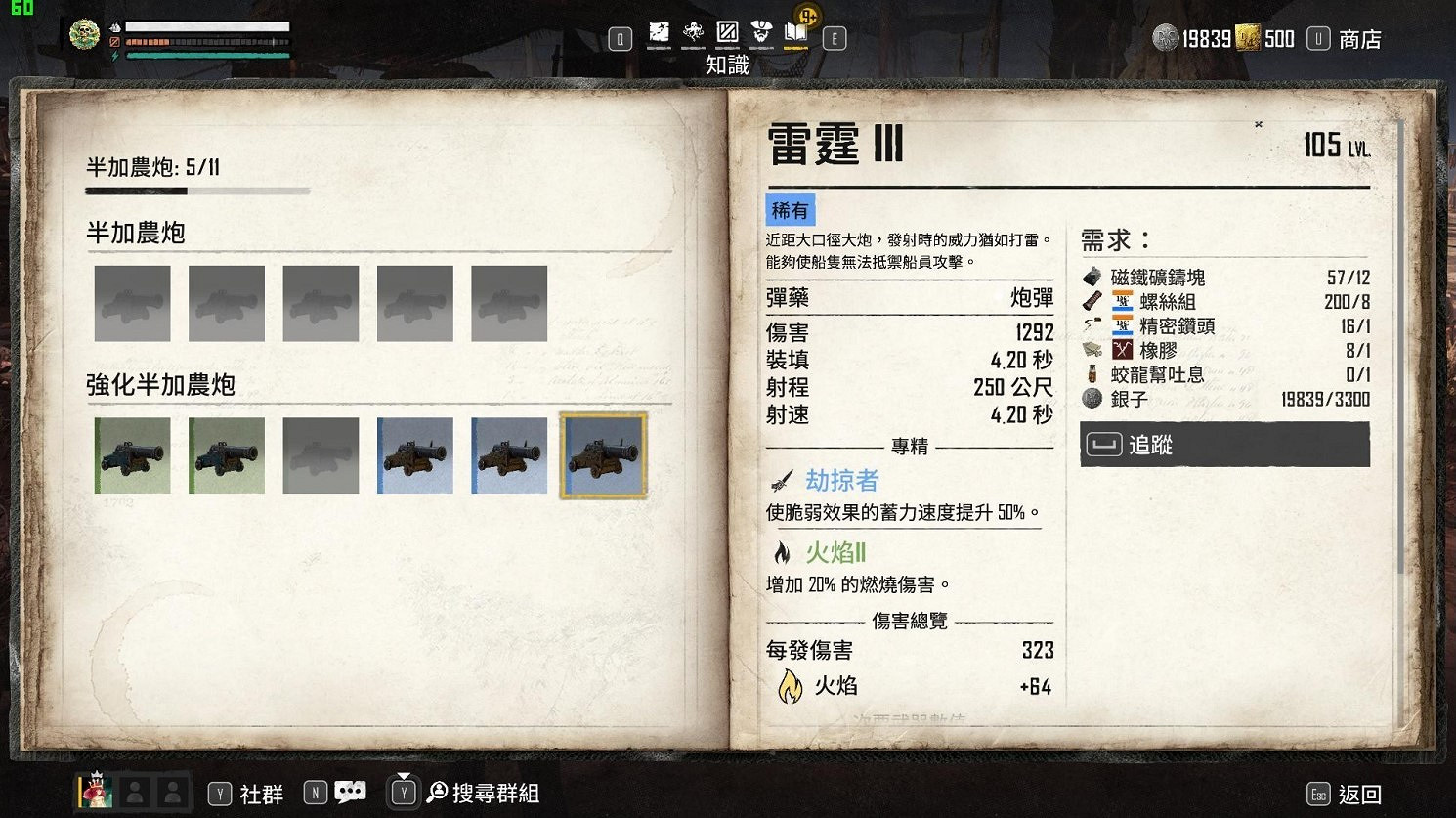Select the first unlocked reinforced cannon thumbnail

(x=132, y=454)
